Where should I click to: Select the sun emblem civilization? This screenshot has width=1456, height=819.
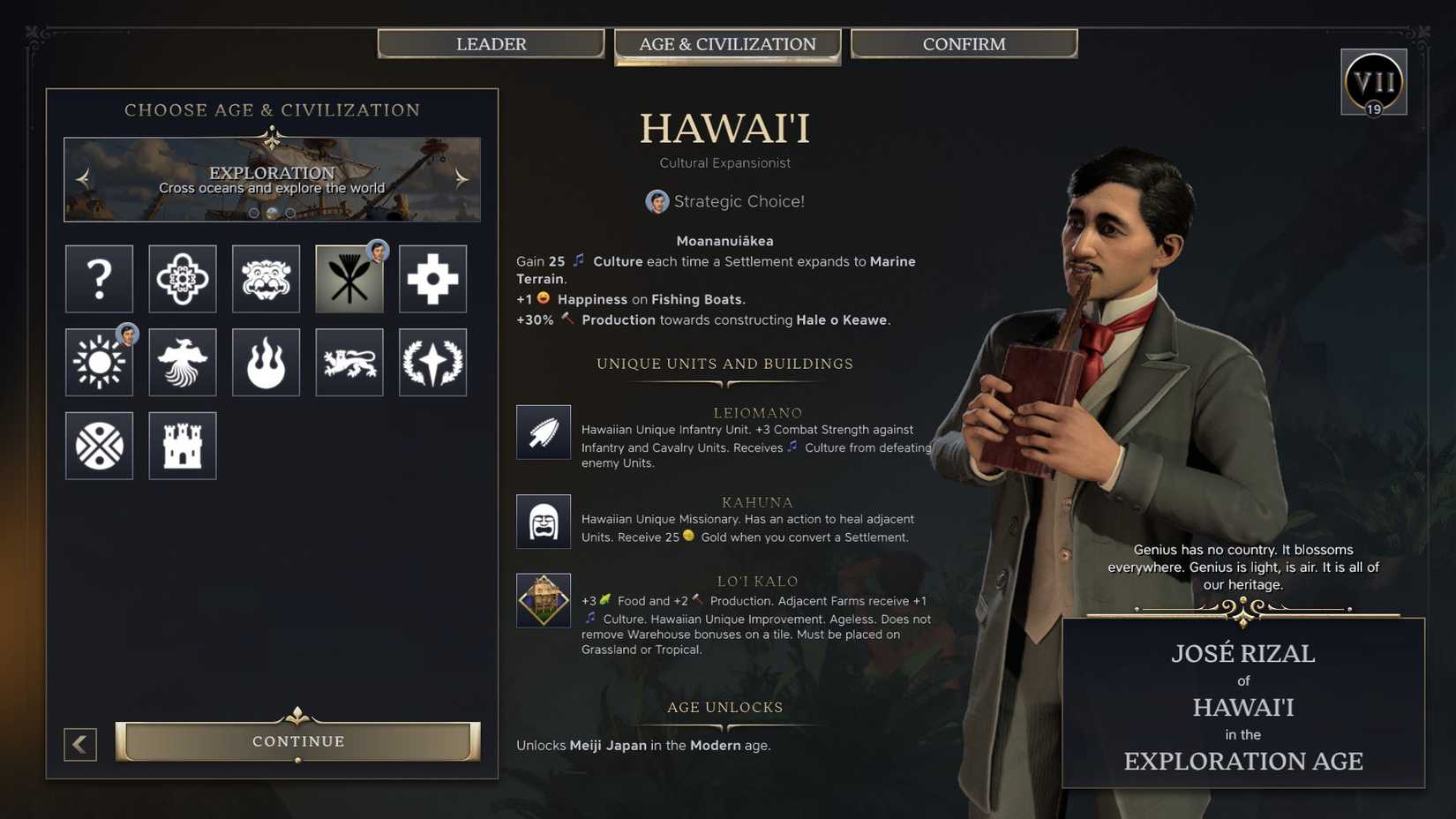[99, 362]
